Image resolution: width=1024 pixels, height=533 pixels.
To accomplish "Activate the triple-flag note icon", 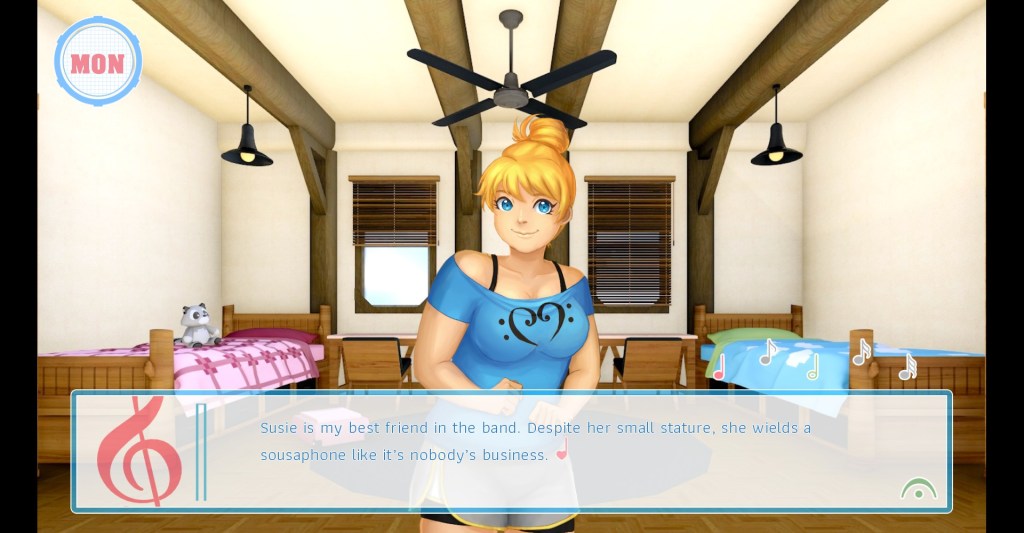I will (x=907, y=367).
